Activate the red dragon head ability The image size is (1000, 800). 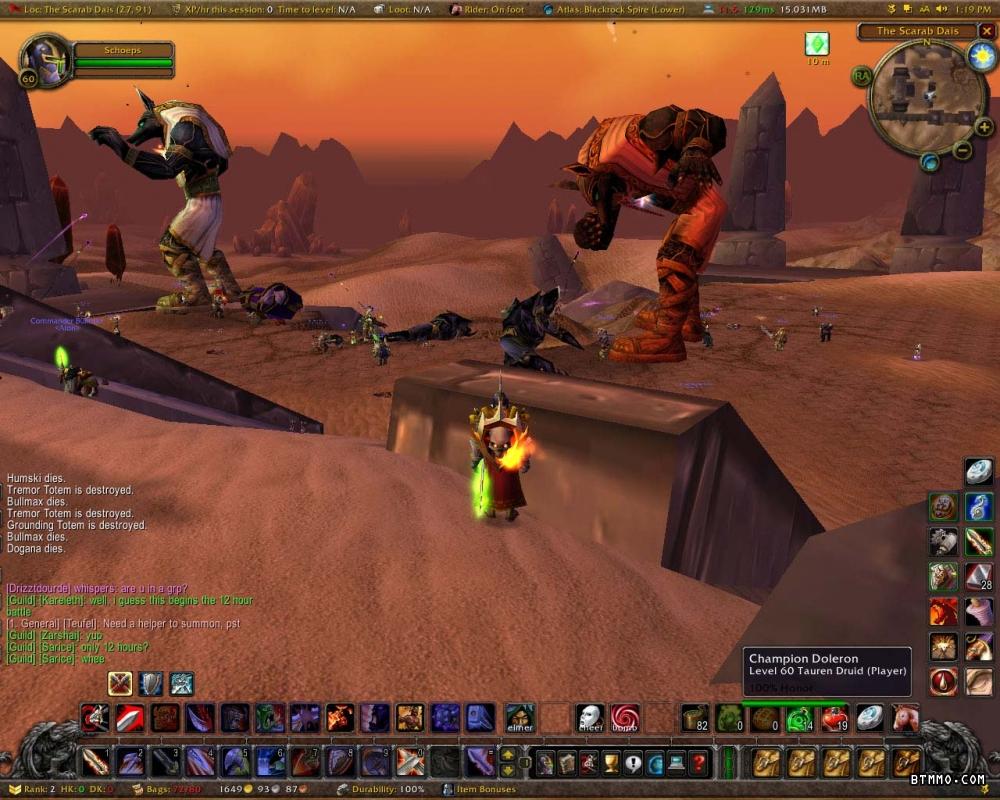943,611
